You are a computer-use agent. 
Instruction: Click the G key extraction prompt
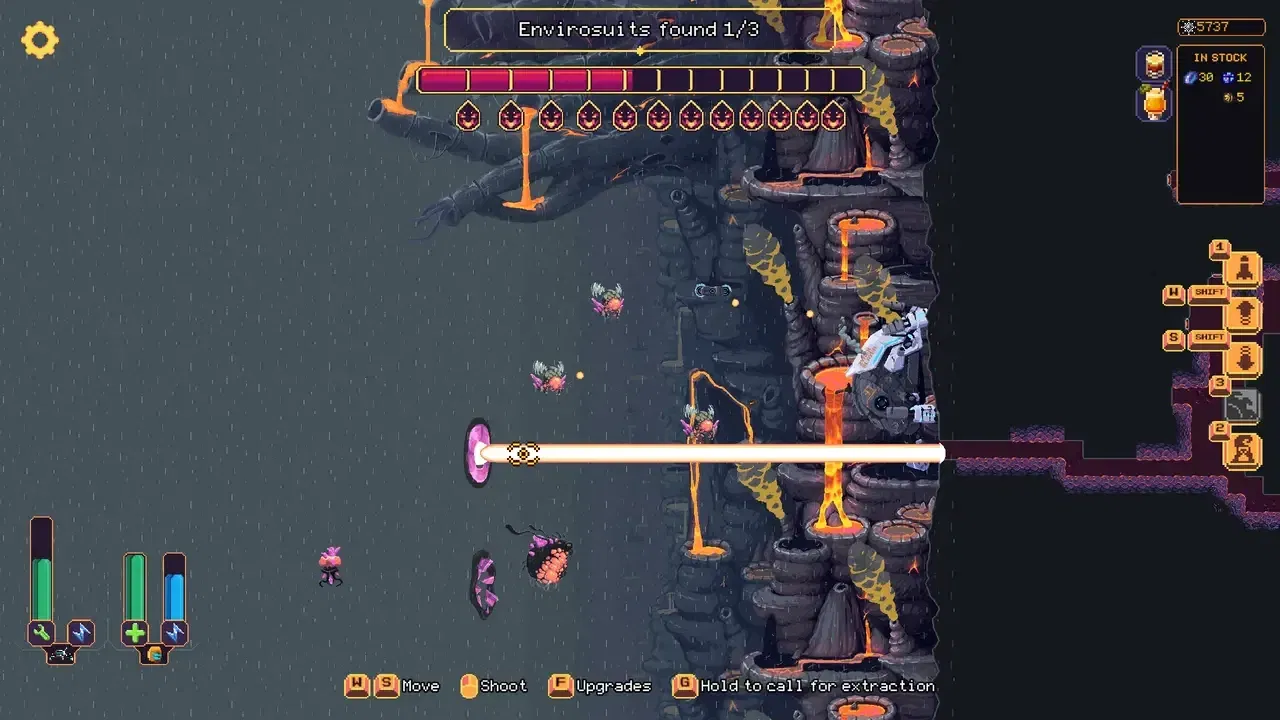coord(684,686)
